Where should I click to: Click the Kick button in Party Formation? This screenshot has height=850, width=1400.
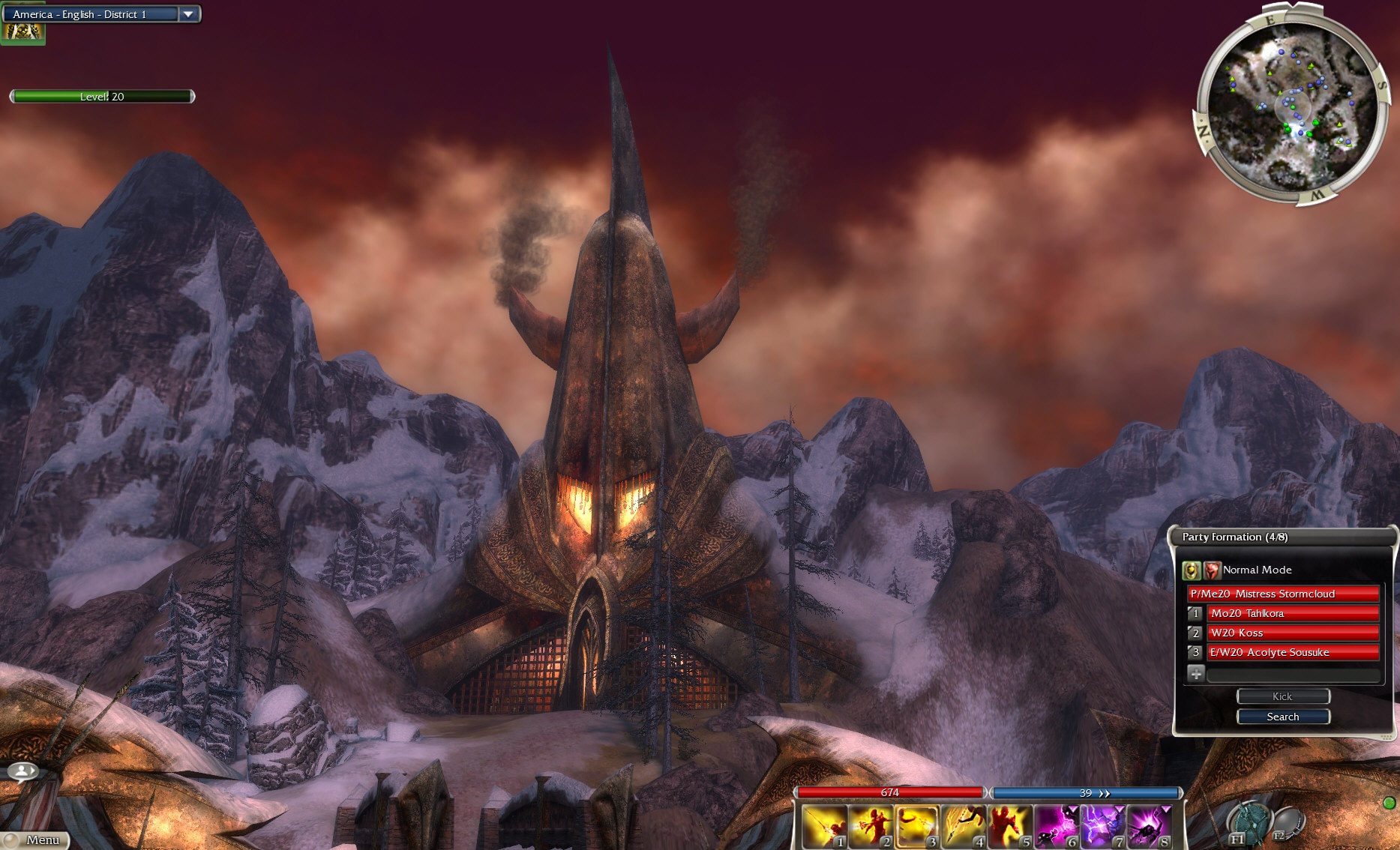tap(1282, 696)
